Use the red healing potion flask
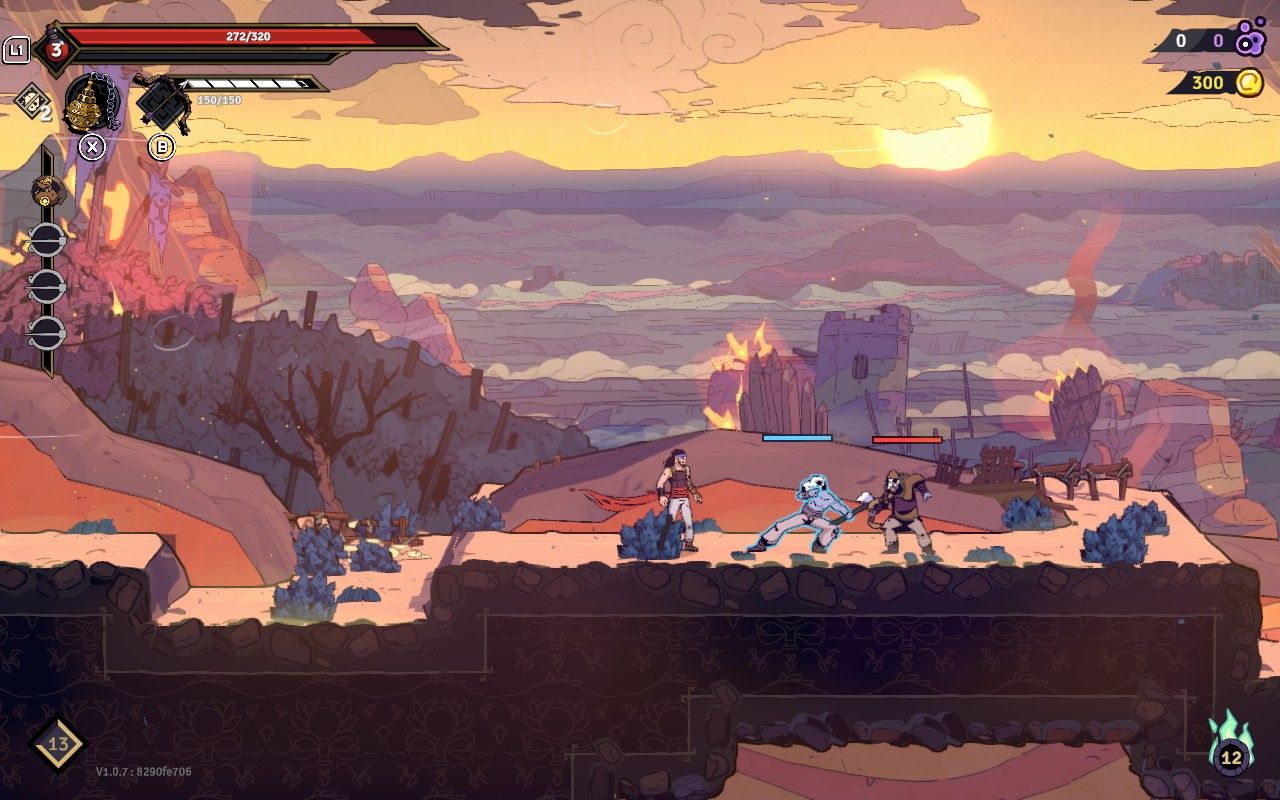Viewport: 1280px width, 800px height. coord(54,48)
